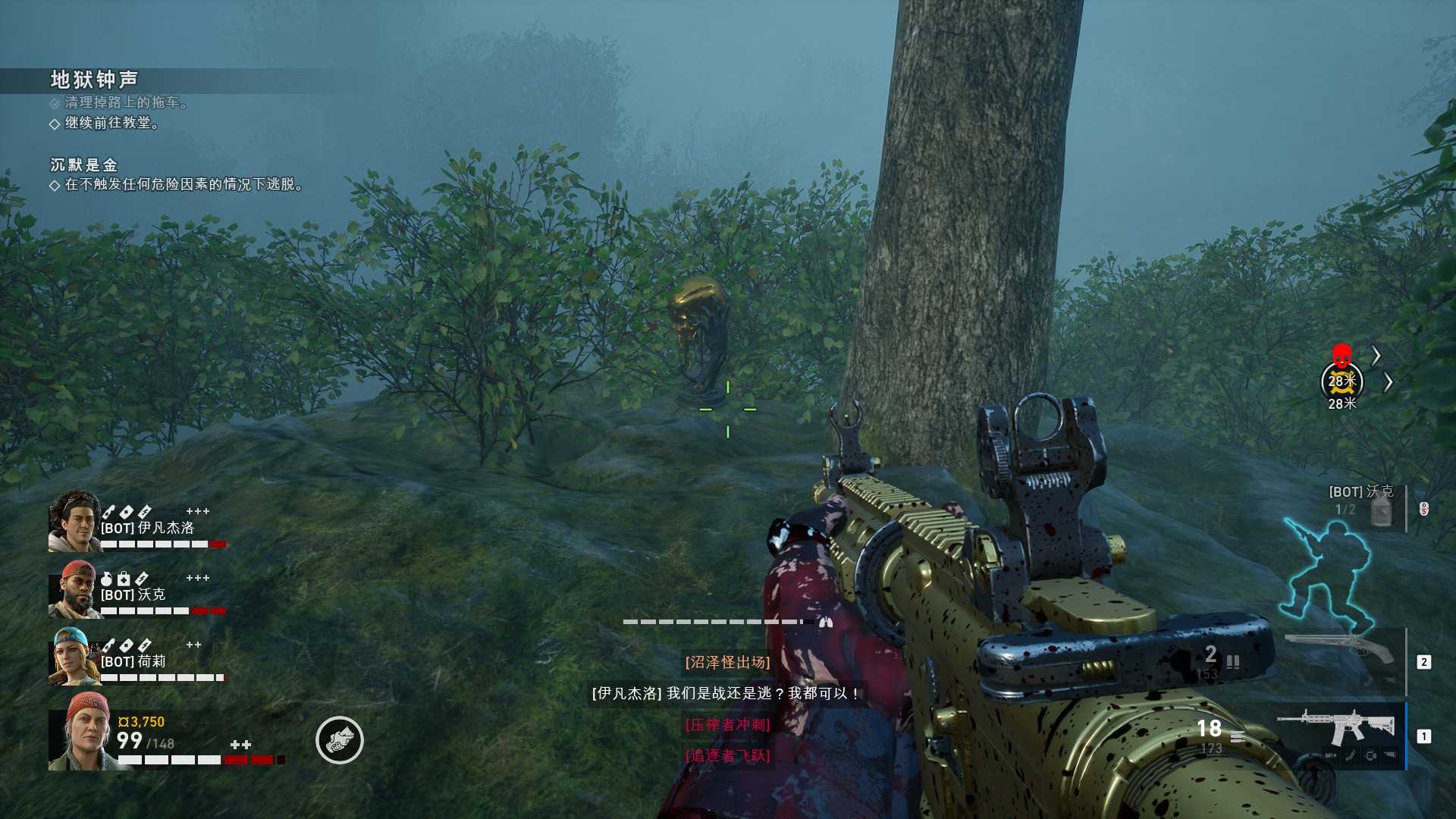This screenshot has height=819, width=1456.
Task: Select the assault rifle primary weapon slot
Action: pos(1336,730)
